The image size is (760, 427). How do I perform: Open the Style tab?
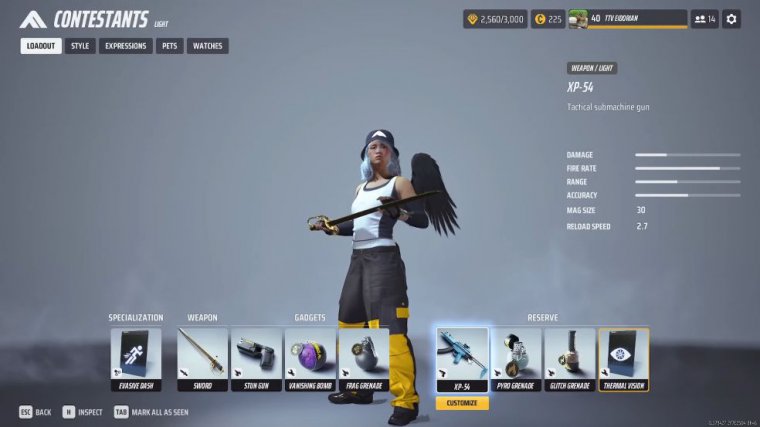click(x=80, y=46)
